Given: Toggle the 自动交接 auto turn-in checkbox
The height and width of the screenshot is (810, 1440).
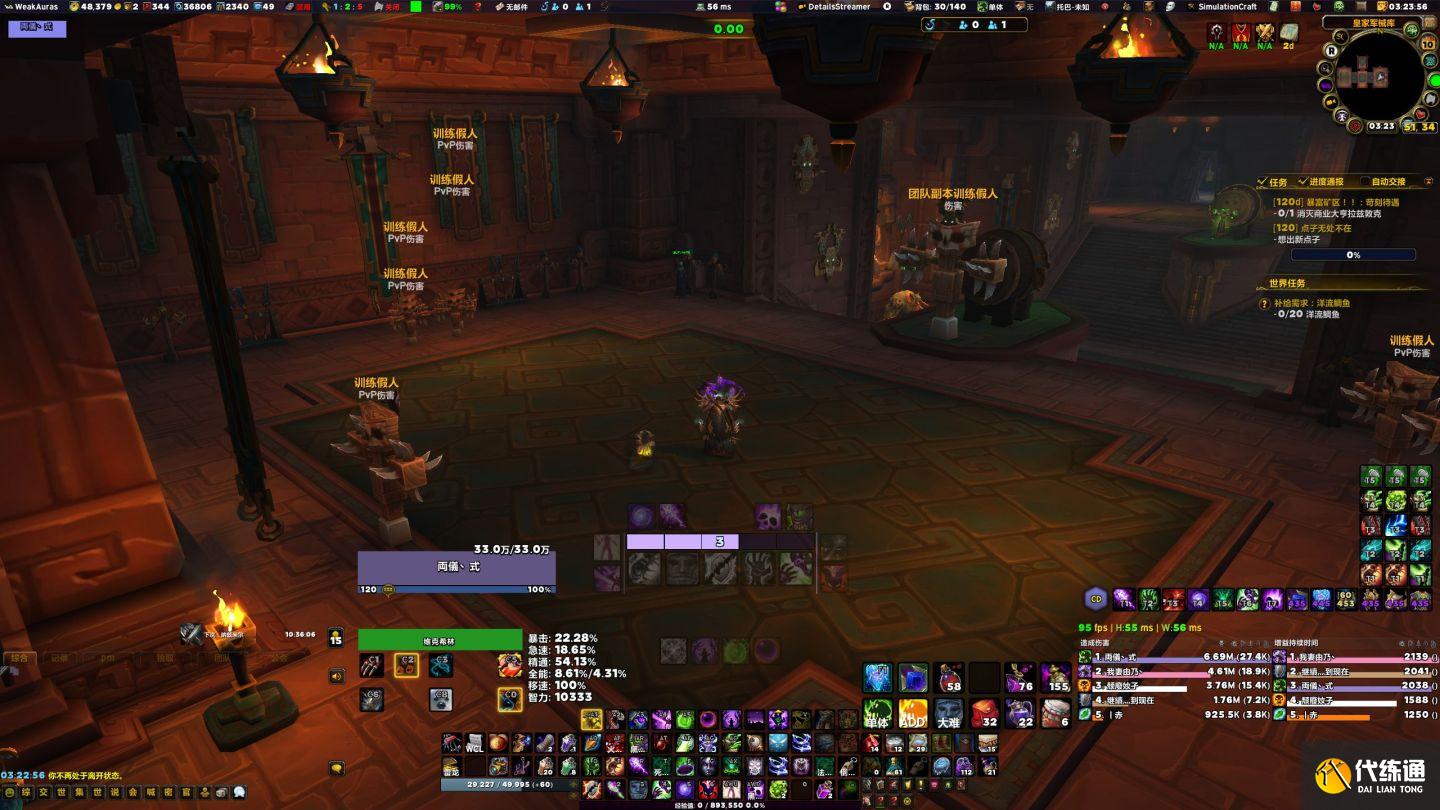Looking at the screenshot, I should click(1364, 182).
